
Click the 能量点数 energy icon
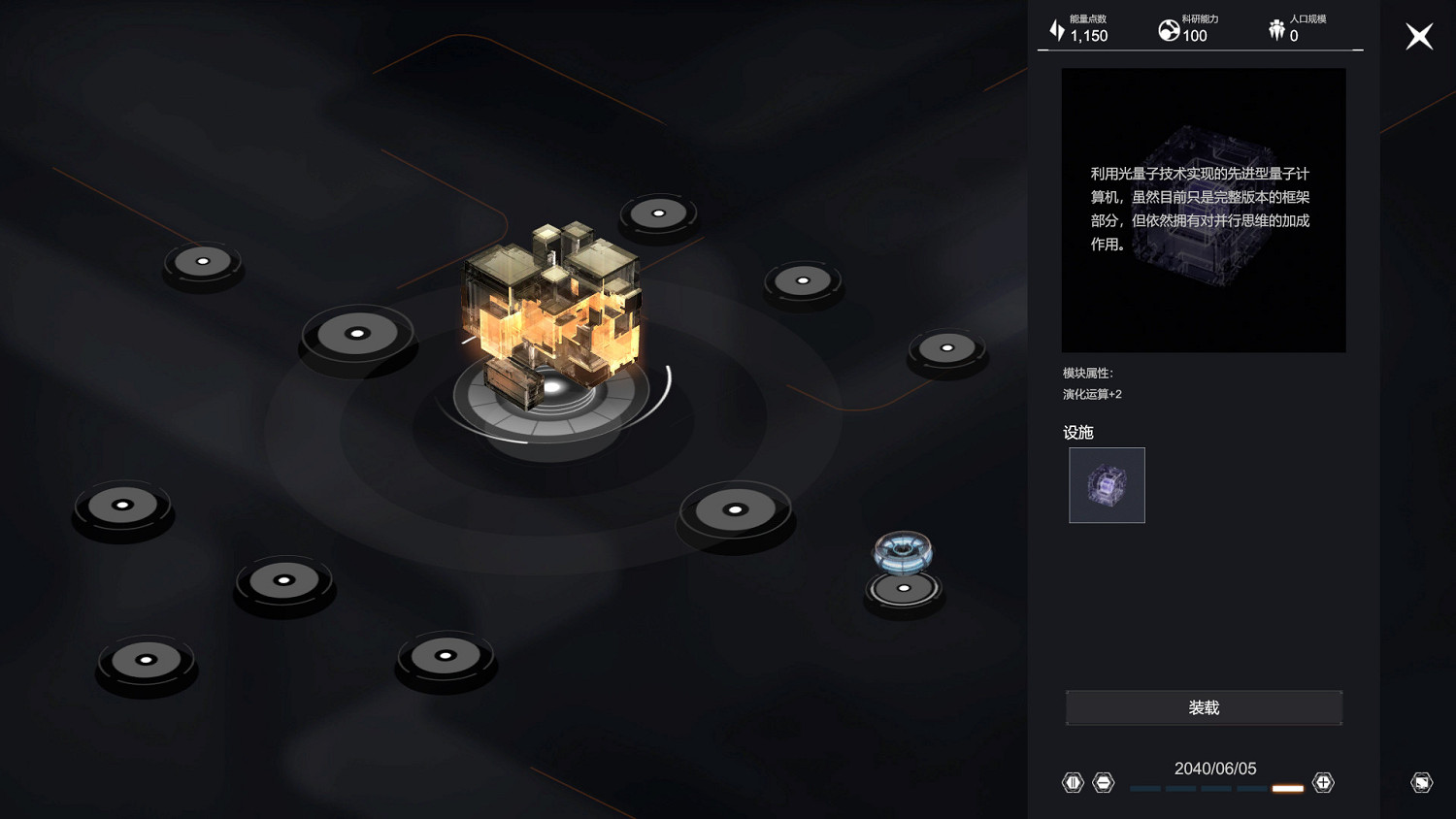point(1056,28)
